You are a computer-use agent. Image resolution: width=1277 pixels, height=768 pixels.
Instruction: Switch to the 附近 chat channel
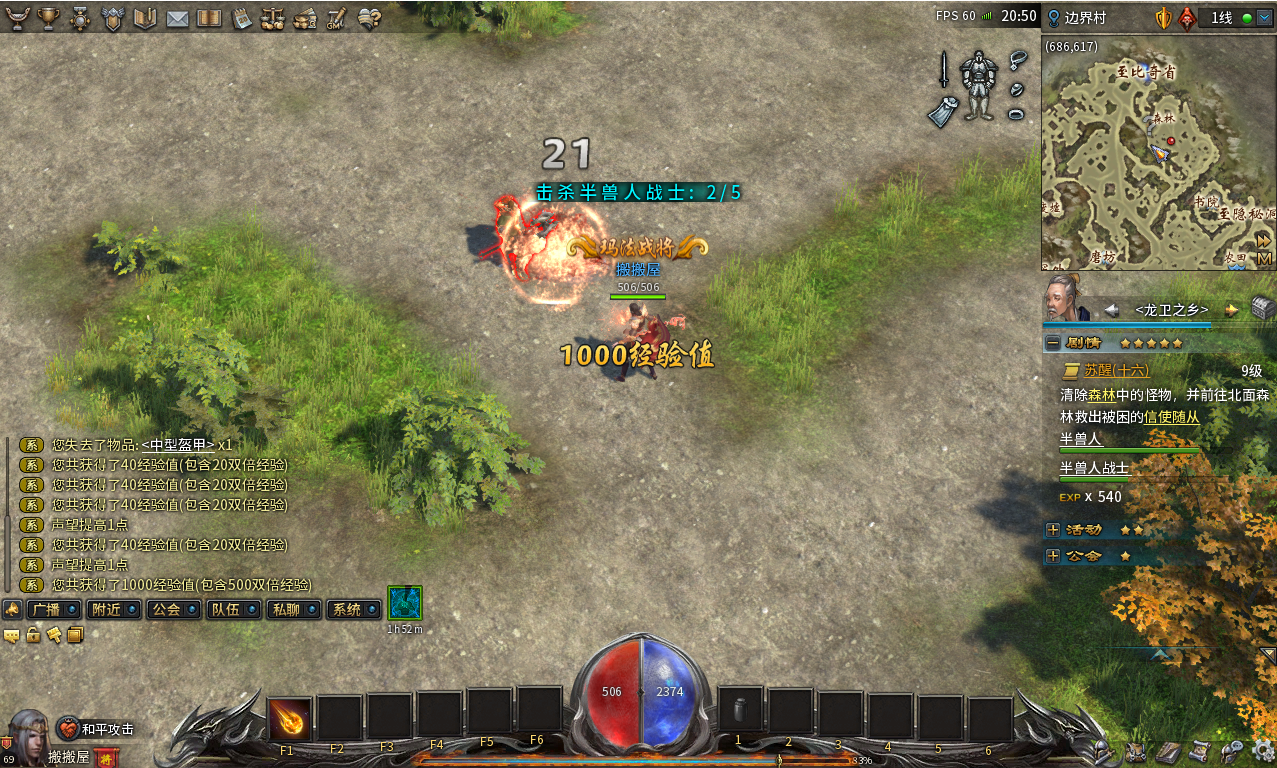[114, 609]
